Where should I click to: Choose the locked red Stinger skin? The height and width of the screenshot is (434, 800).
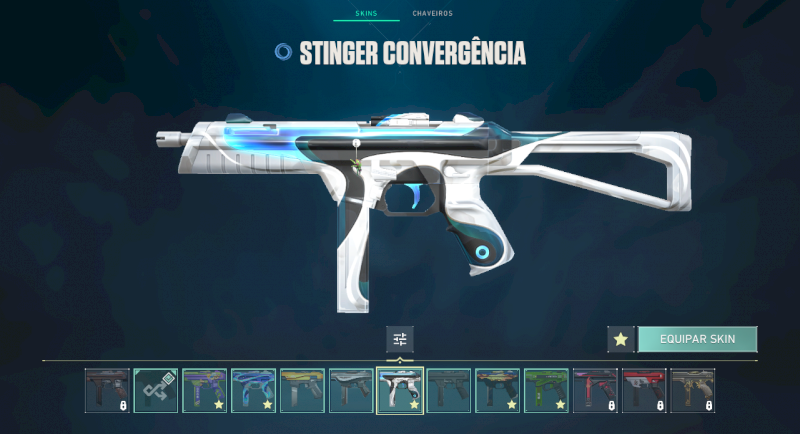[644, 391]
